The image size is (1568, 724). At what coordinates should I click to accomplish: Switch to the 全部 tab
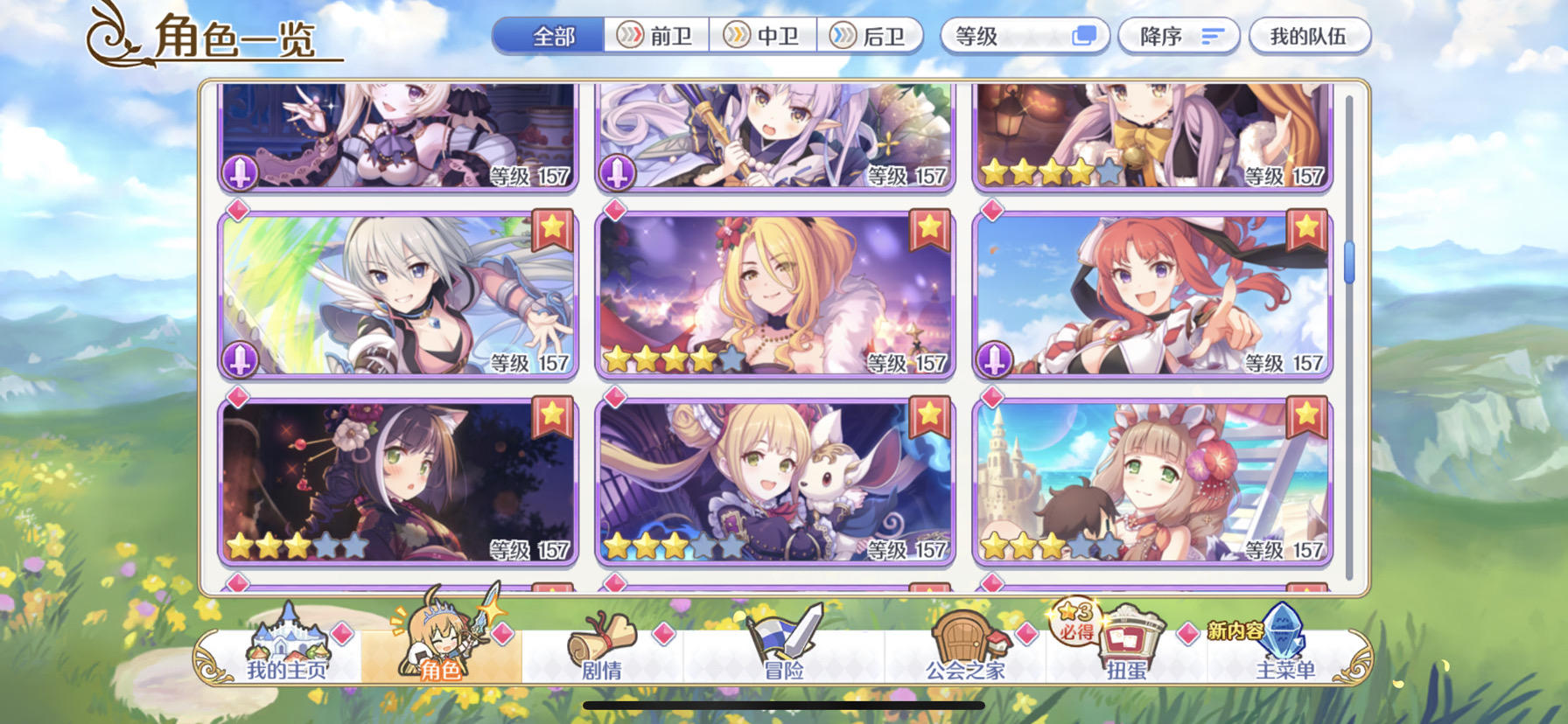(549, 36)
